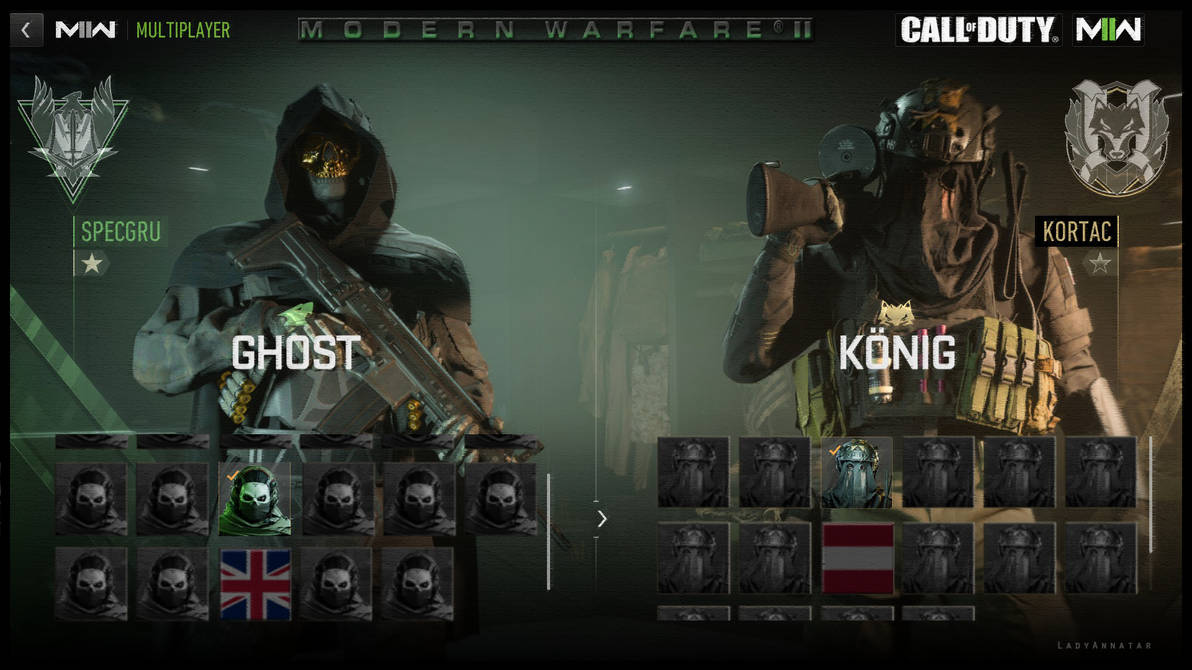This screenshot has height=670, width=1192.
Task: Select the Austrian flag tile
Action: click(857, 558)
